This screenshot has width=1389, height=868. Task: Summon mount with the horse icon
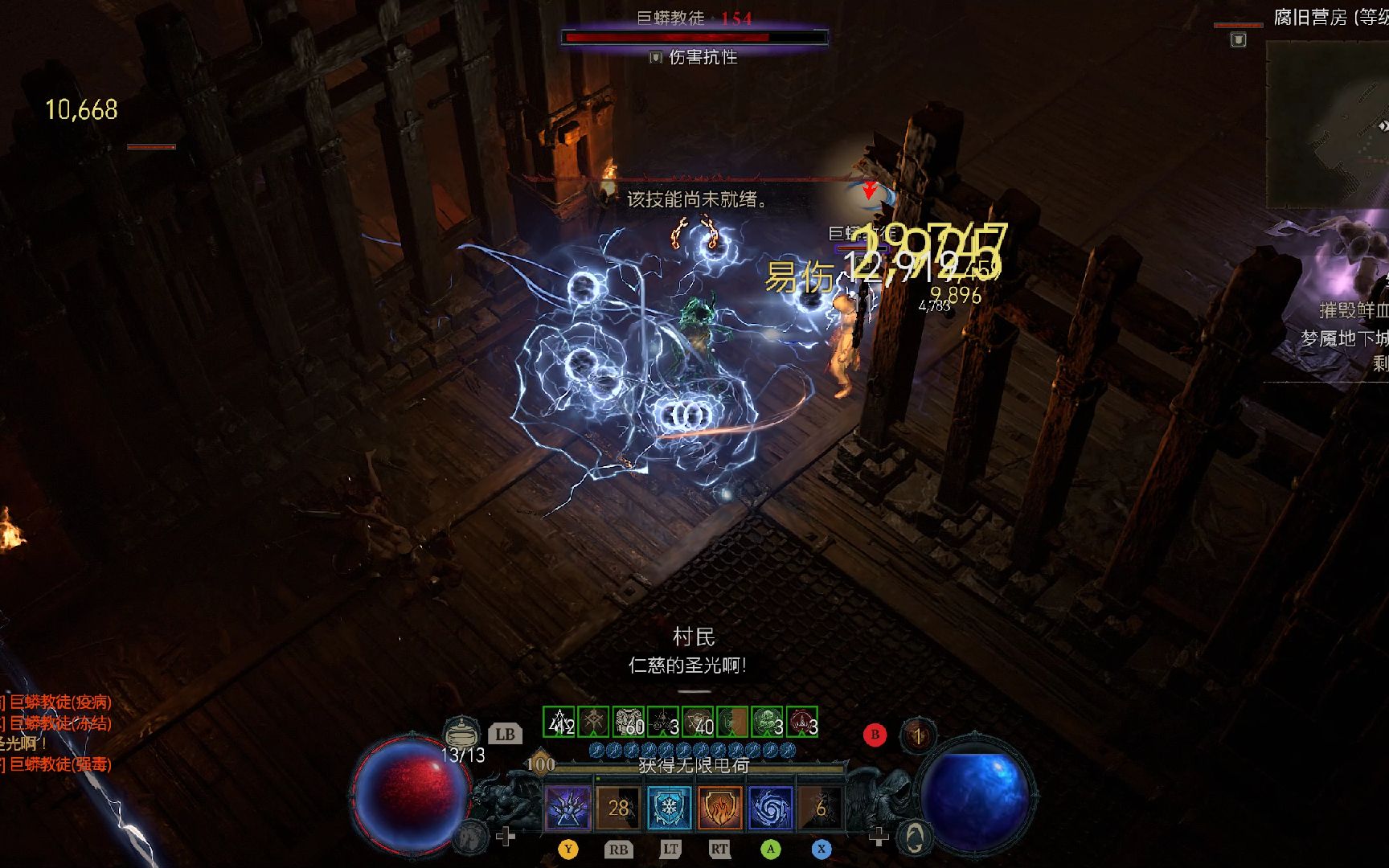pyautogui.click(x=470, y=837)
